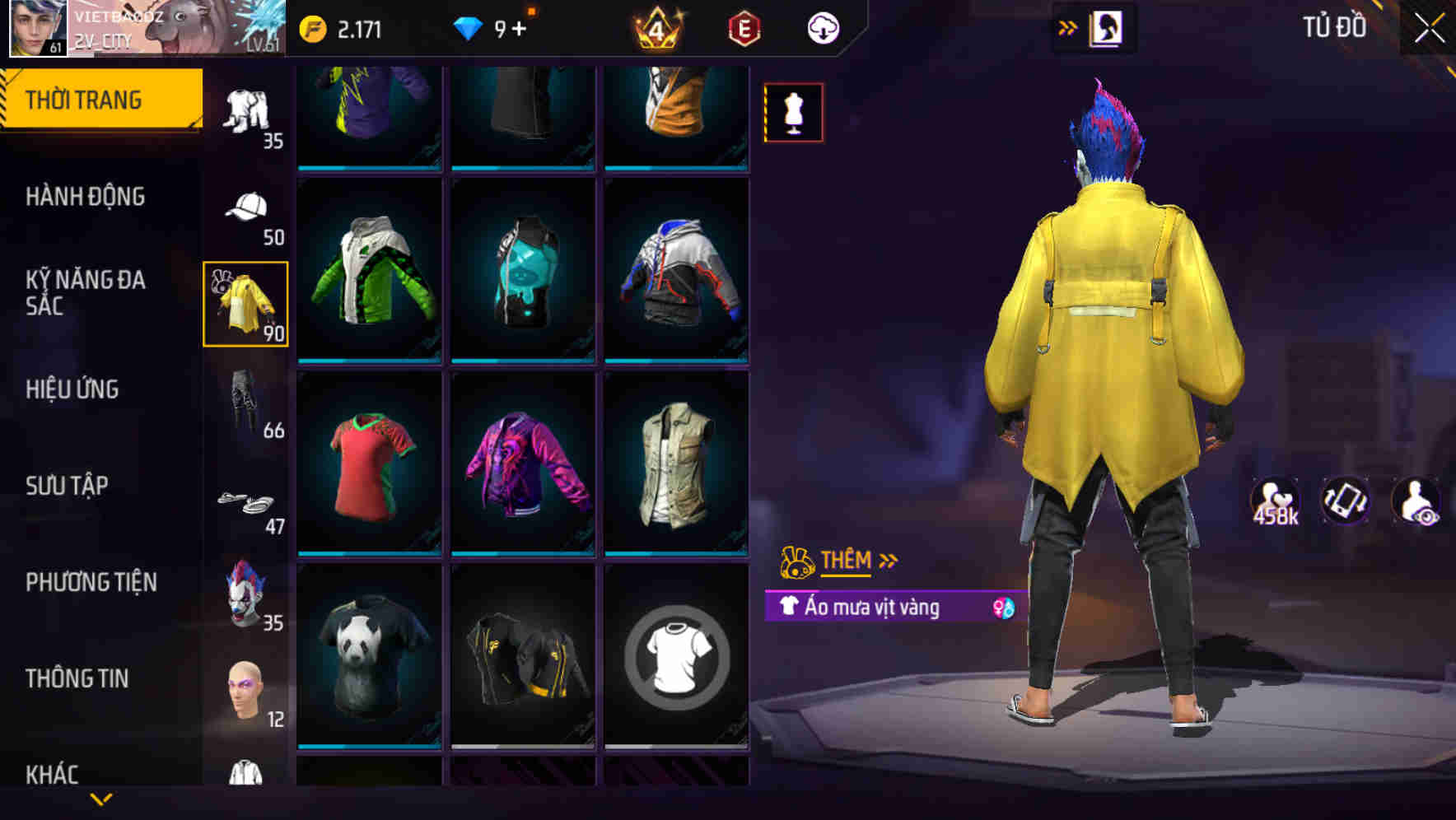The image size is (1456, 820).
Task: Open the clown mask category icon
Action: [246, 594]
